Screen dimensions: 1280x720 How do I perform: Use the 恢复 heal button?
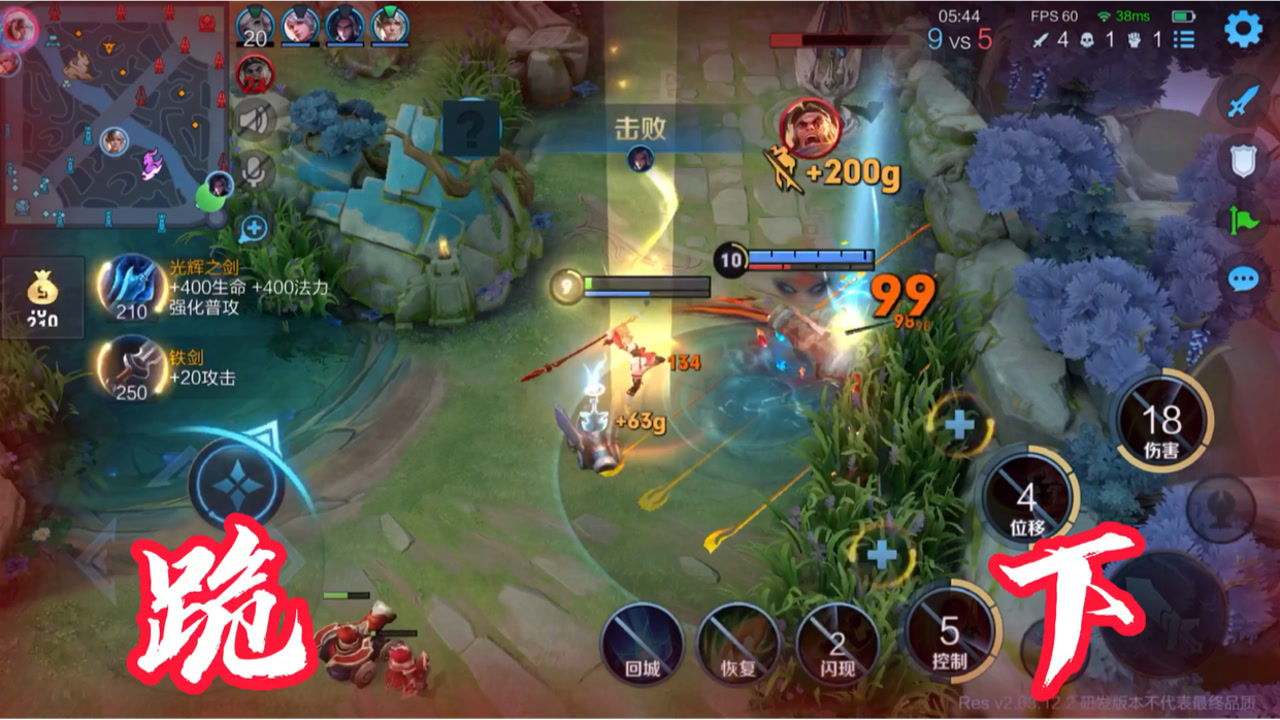click(x=739, y=643)
